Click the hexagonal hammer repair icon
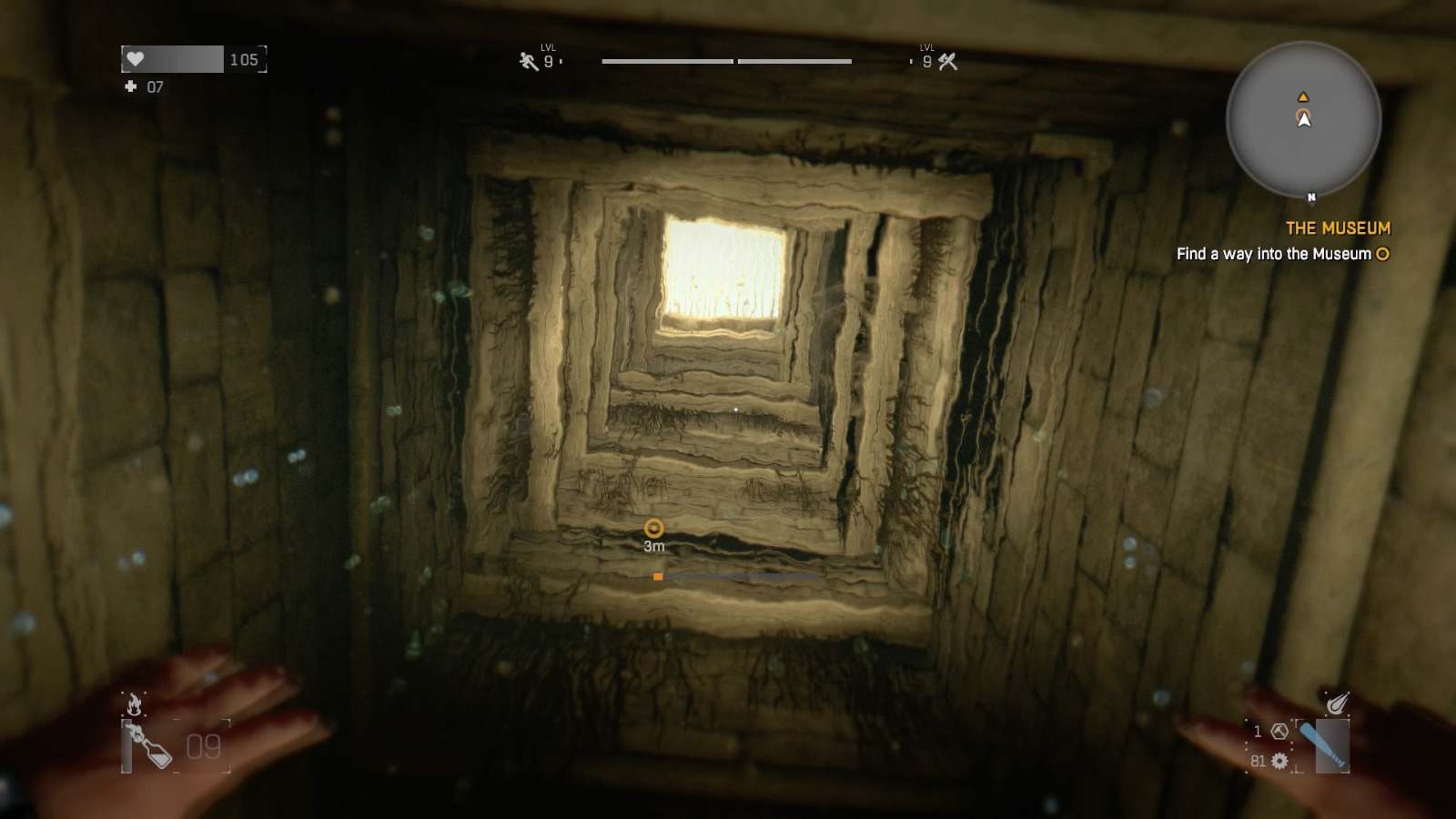1456x819 pixels. point(1279,733)
